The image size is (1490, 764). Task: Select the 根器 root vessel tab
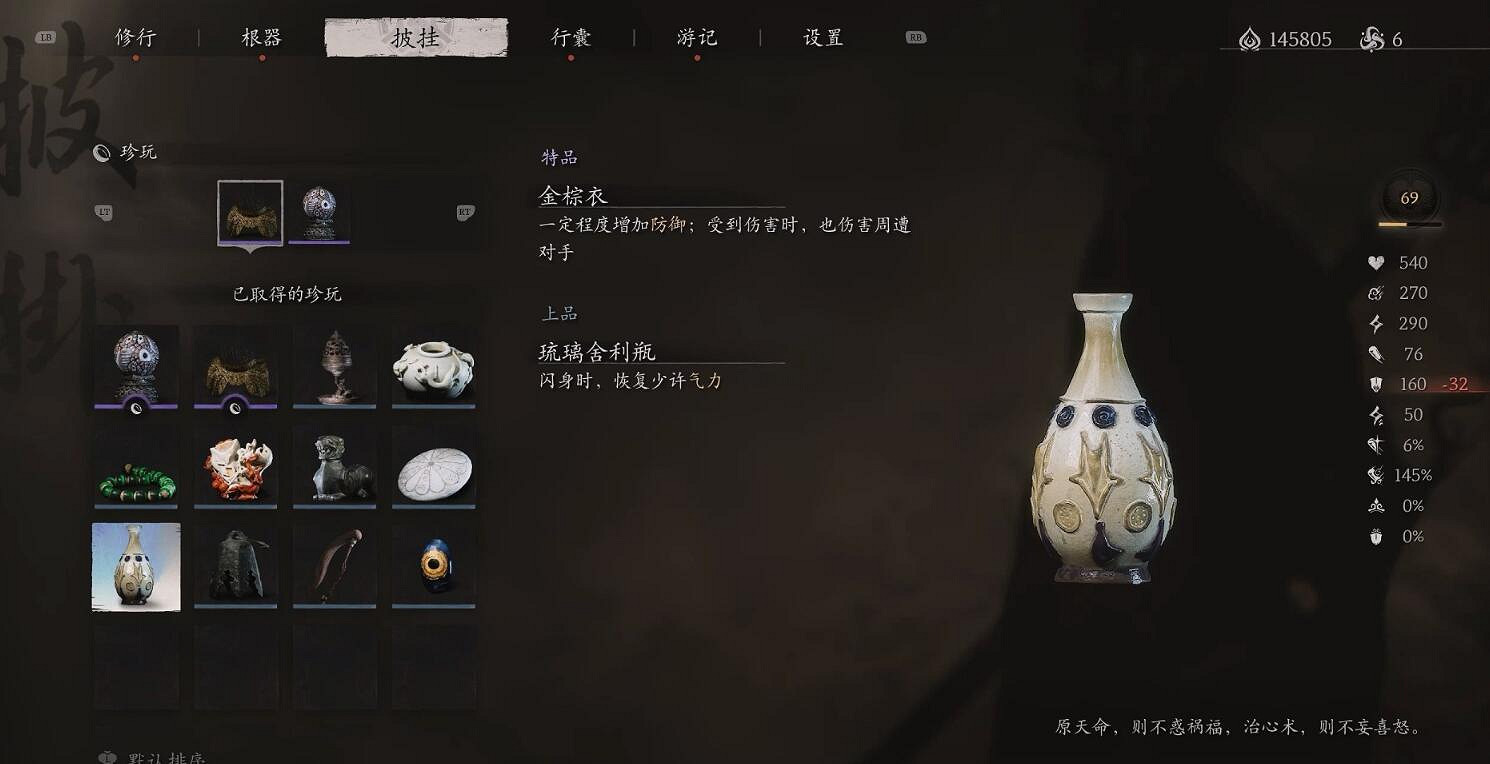coord(263,37)
